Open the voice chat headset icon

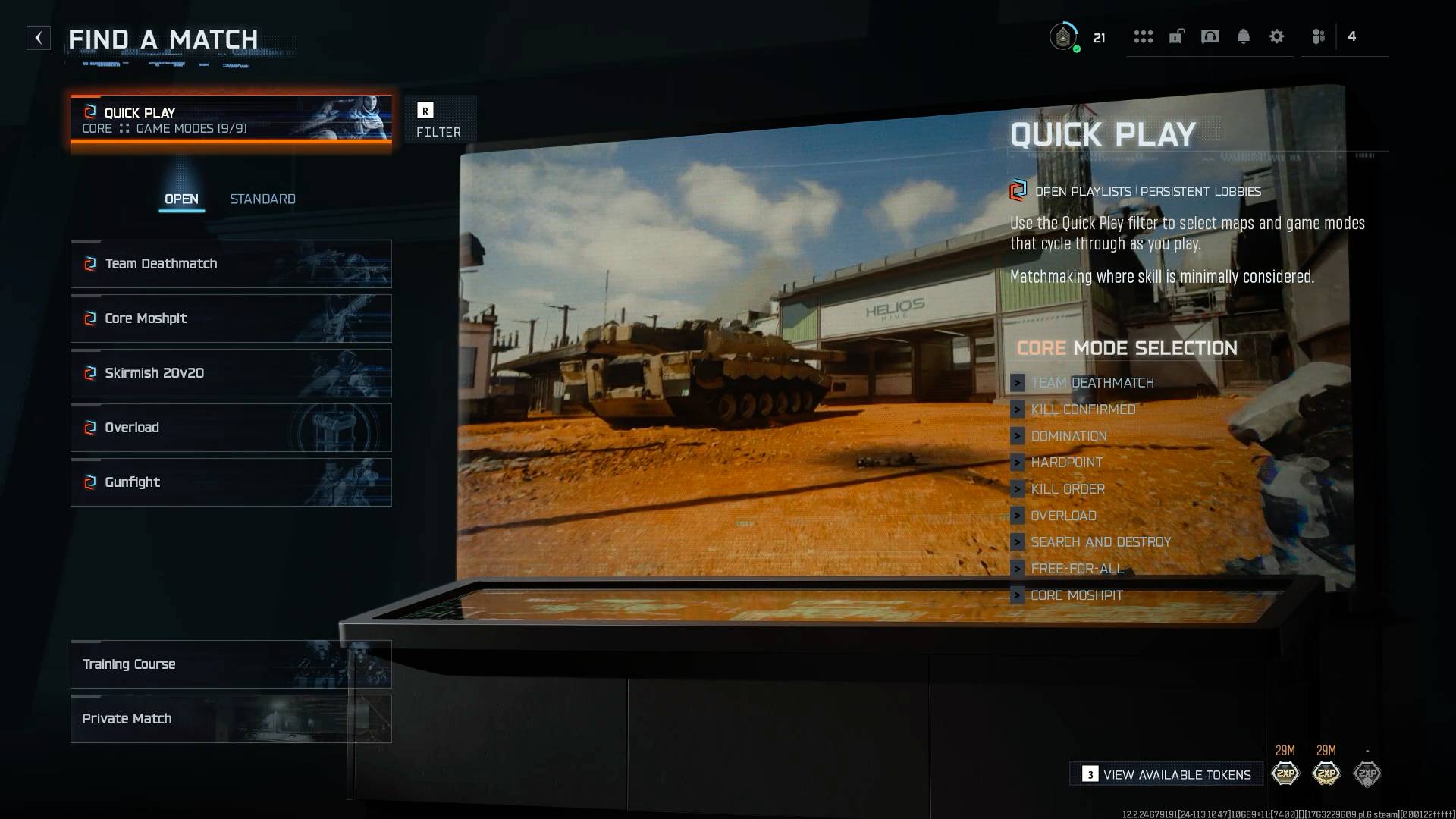pyautogui.click(x=1210, y=36)
